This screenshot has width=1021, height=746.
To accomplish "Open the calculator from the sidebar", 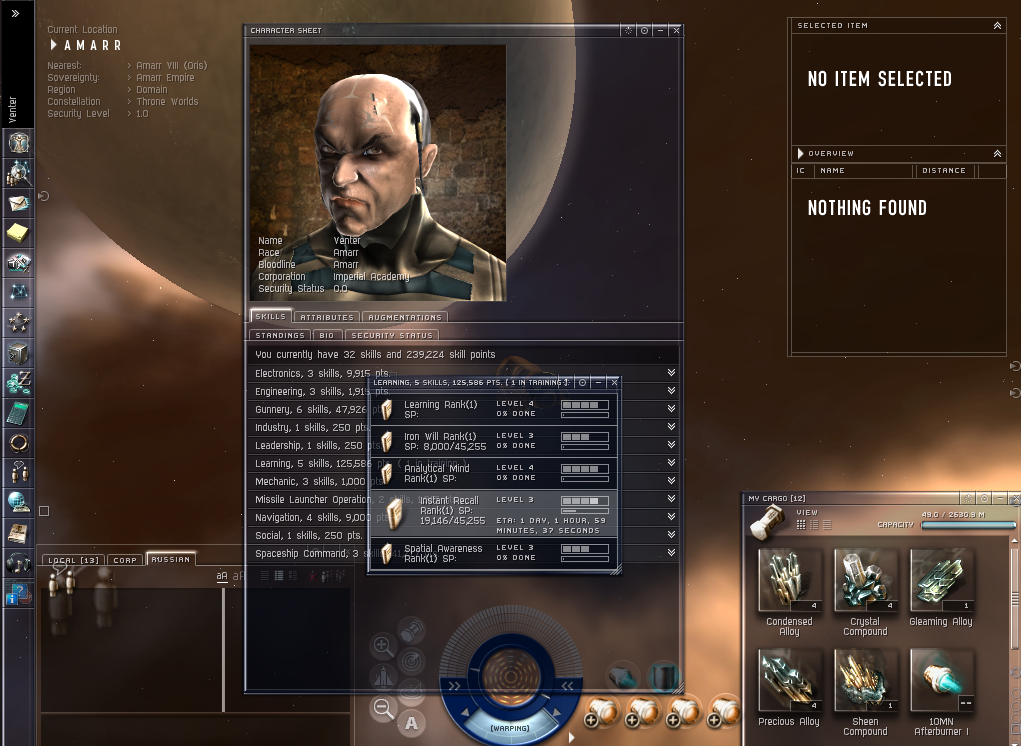I will pyautogui.click(x=18, y=412).
